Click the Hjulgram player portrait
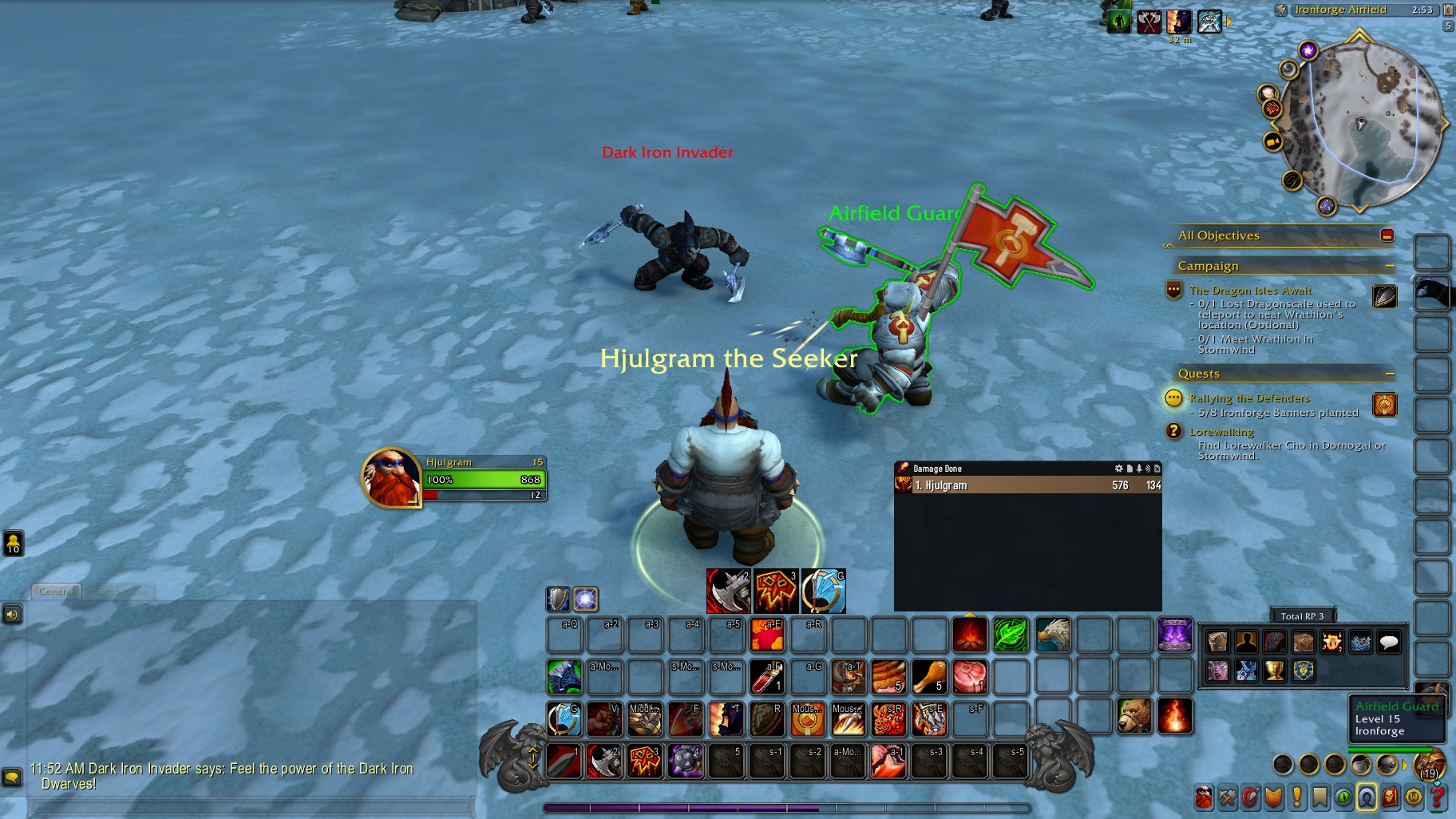Screen dimensions: 1456x819 pyautogui.click(x=391, y=477)
